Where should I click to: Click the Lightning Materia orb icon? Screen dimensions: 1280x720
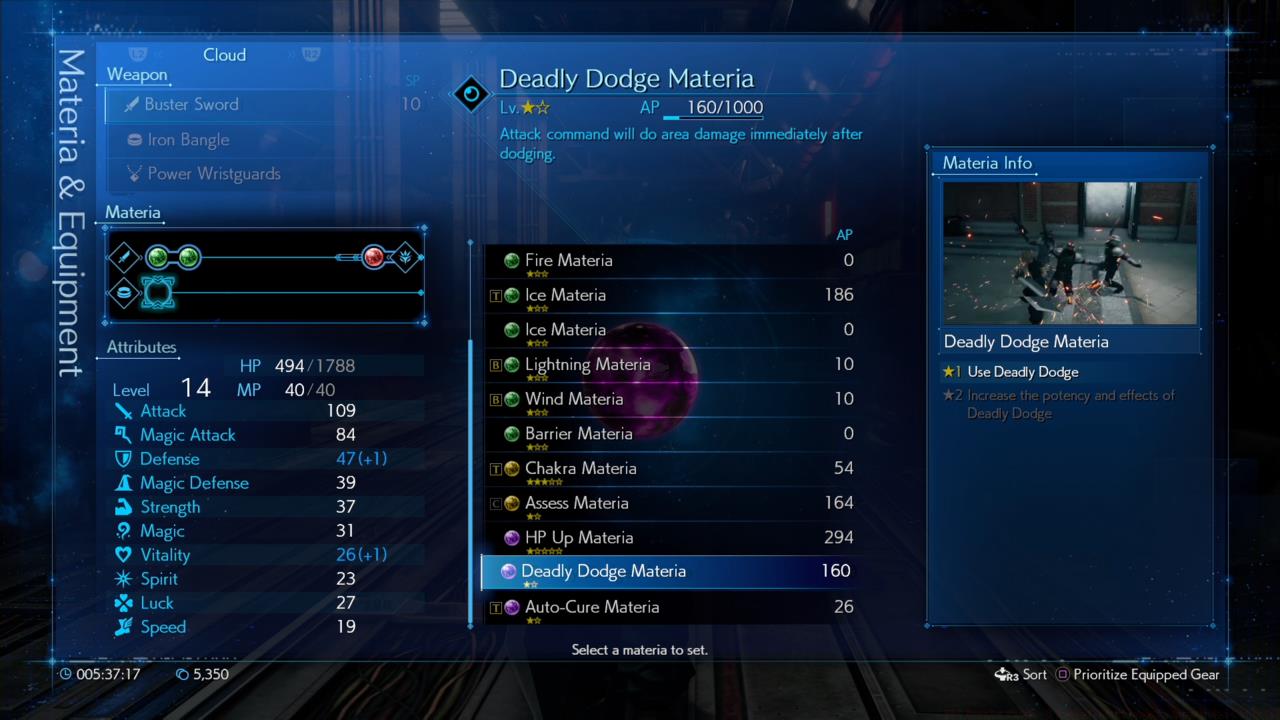click(511, 364)
